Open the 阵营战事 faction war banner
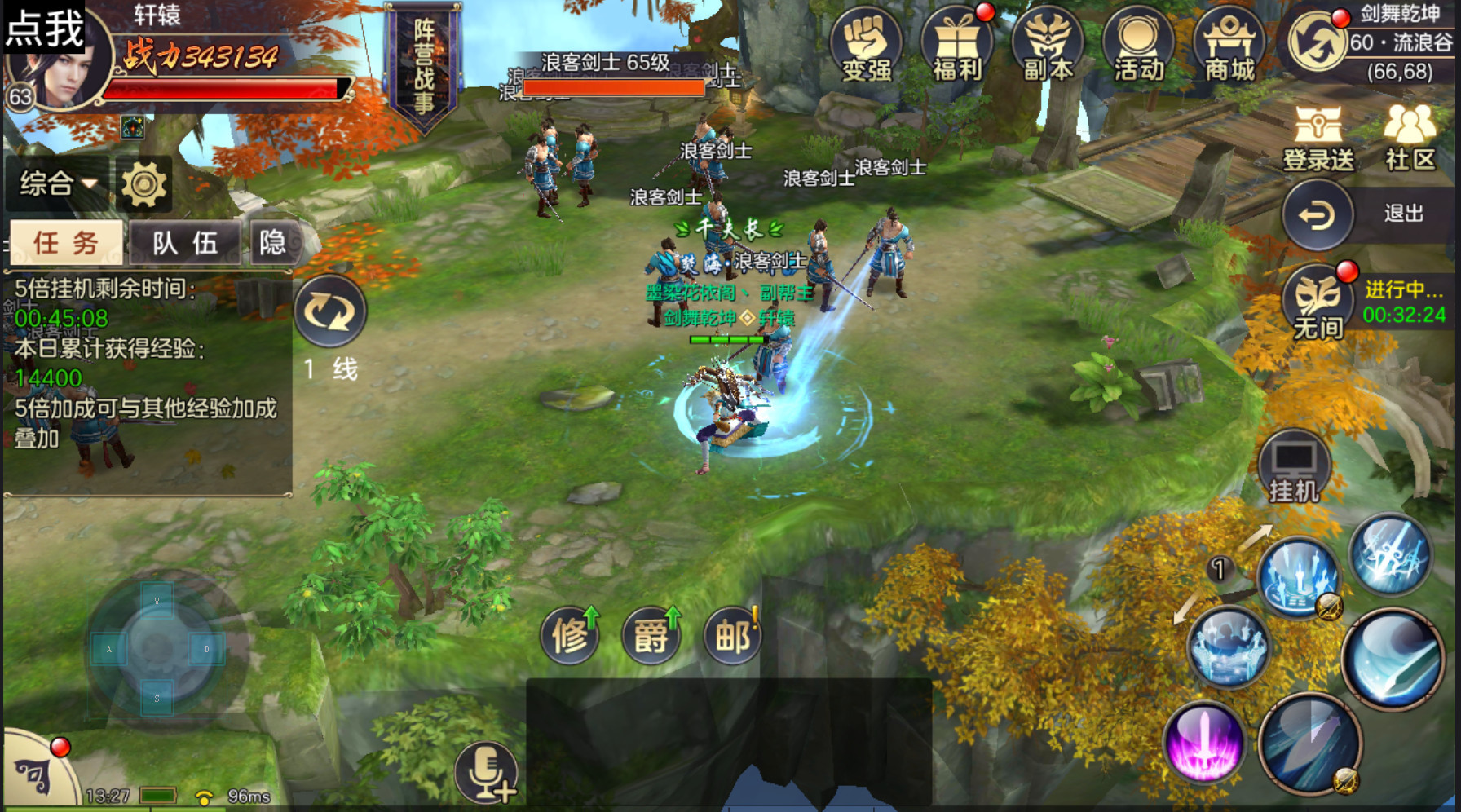The image size is (1461, 812). coord(423,65)
